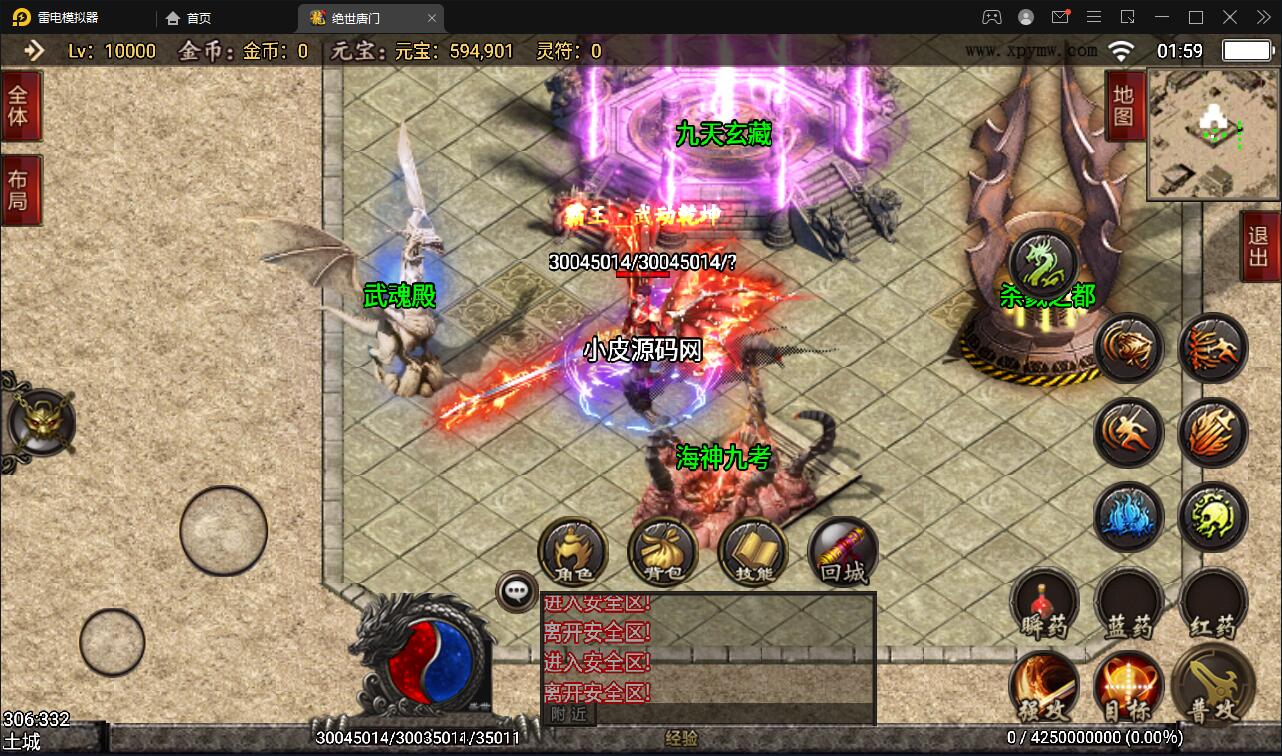The image size is (1282, 756).
Task: Enable 强攻 auto-attack mode
Action: coord(1045,690)
